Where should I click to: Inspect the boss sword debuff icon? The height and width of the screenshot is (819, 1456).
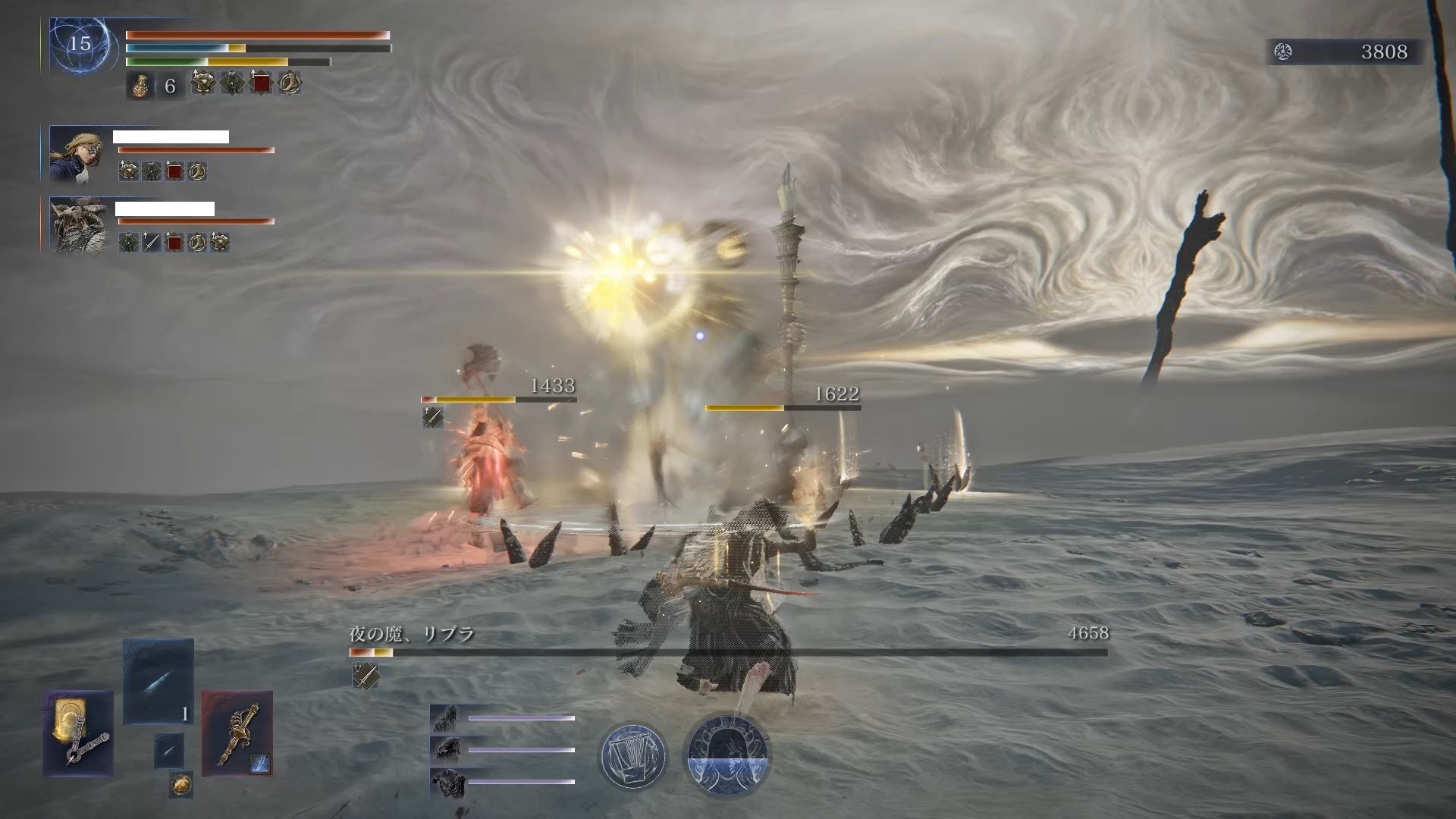[x=366, y=675]
